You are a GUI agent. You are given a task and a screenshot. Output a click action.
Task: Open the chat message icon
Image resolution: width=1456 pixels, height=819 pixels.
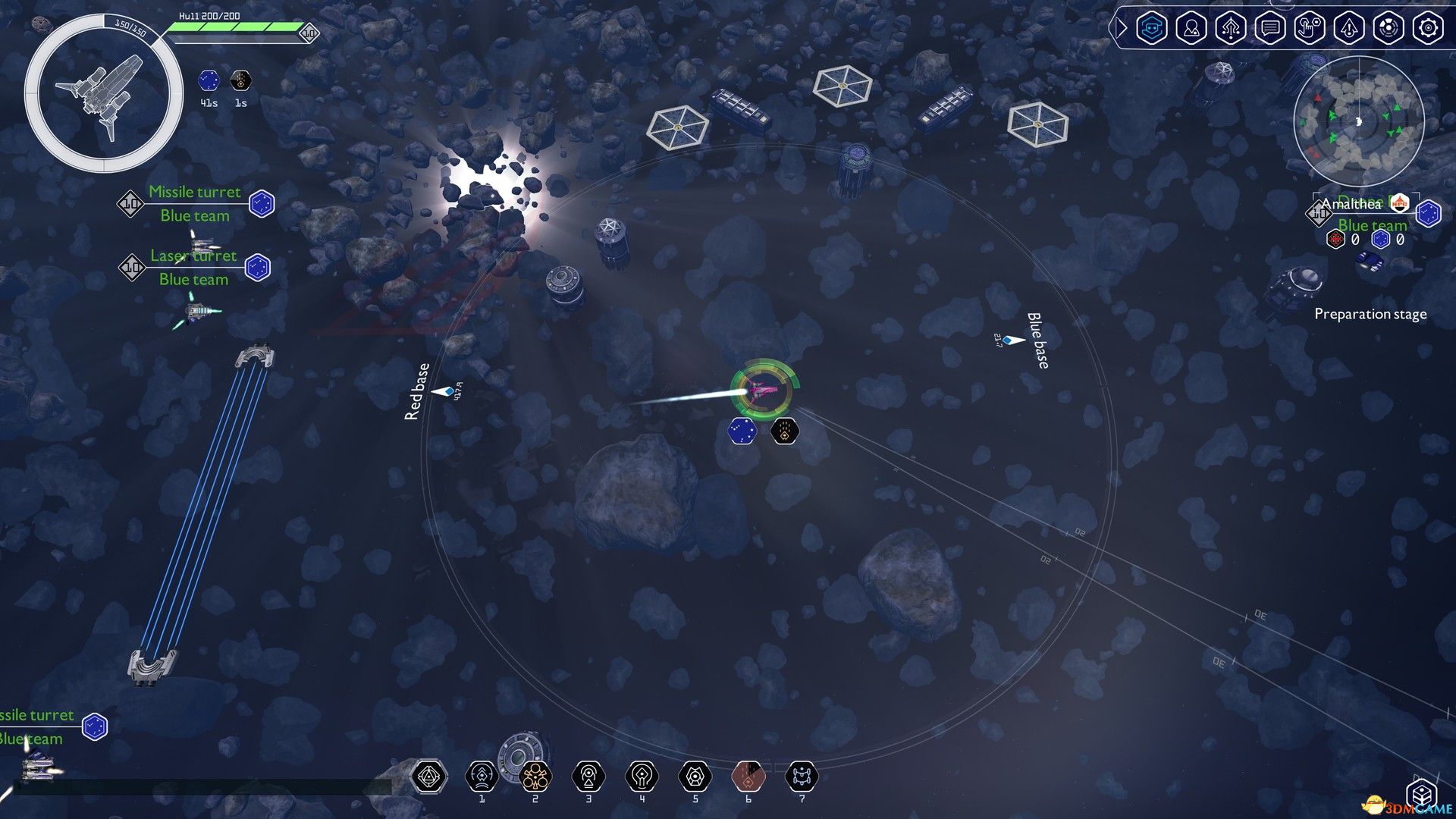point(1270,28)
